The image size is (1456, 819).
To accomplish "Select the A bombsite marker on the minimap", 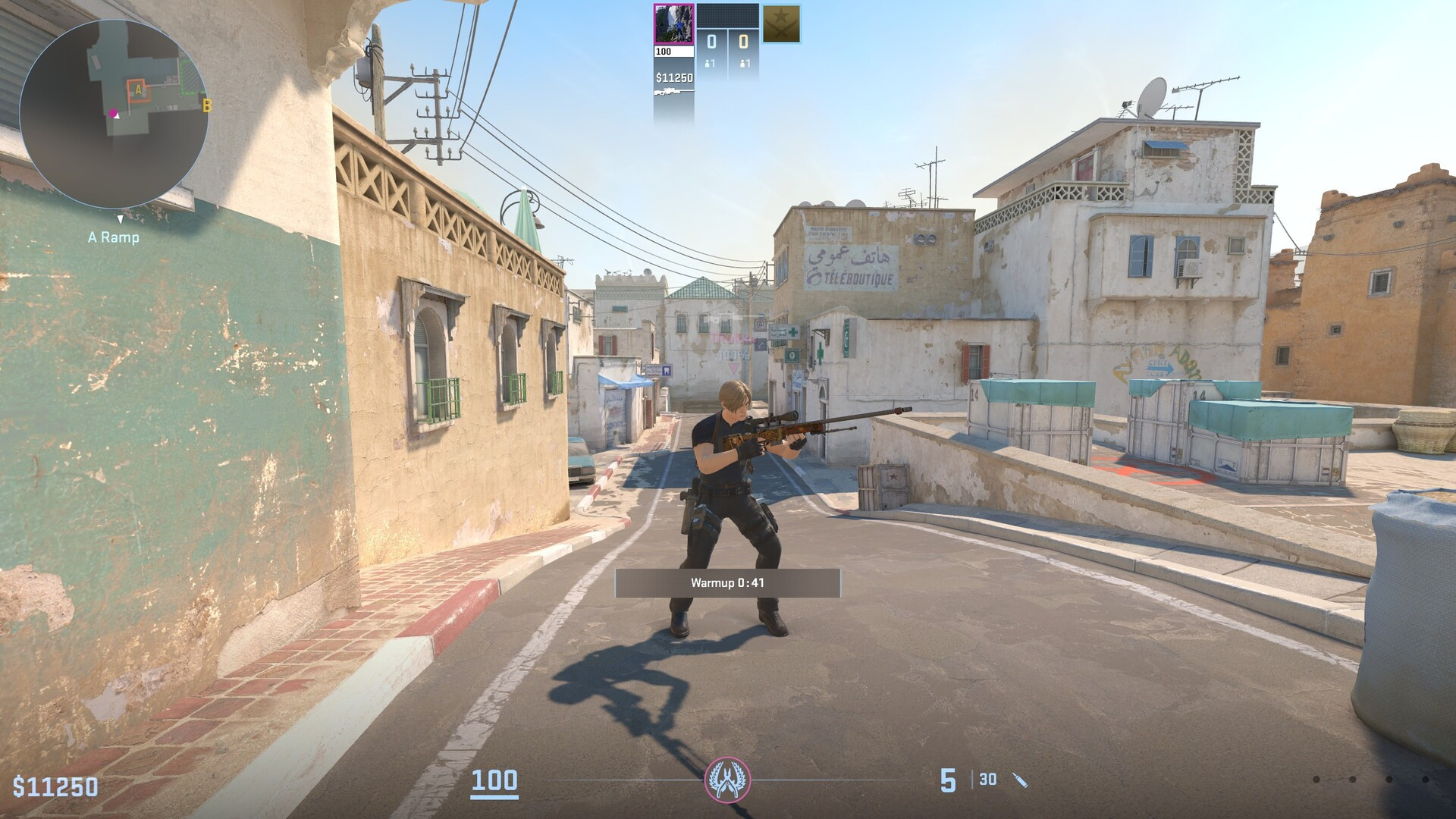I will point(138,90).
